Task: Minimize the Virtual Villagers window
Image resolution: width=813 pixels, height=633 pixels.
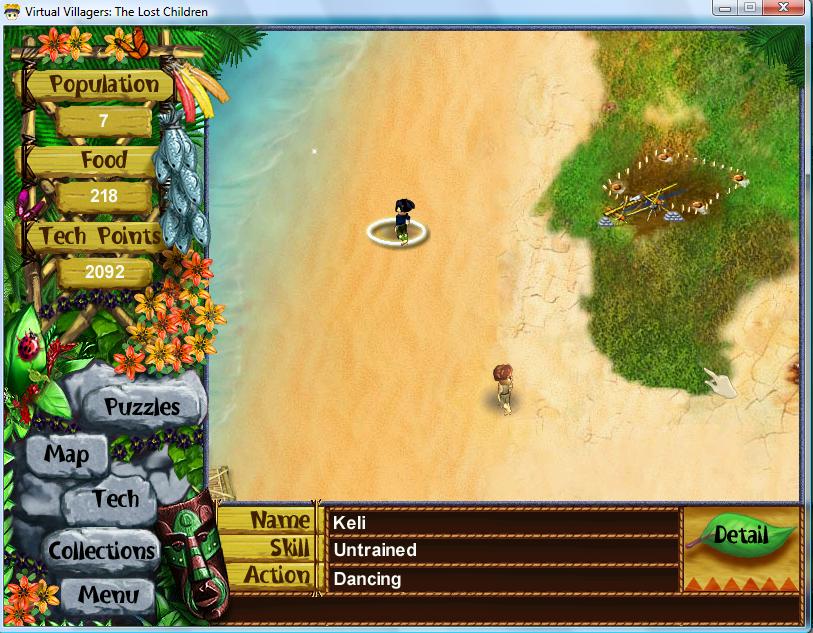Action: (x=723, y=8)
